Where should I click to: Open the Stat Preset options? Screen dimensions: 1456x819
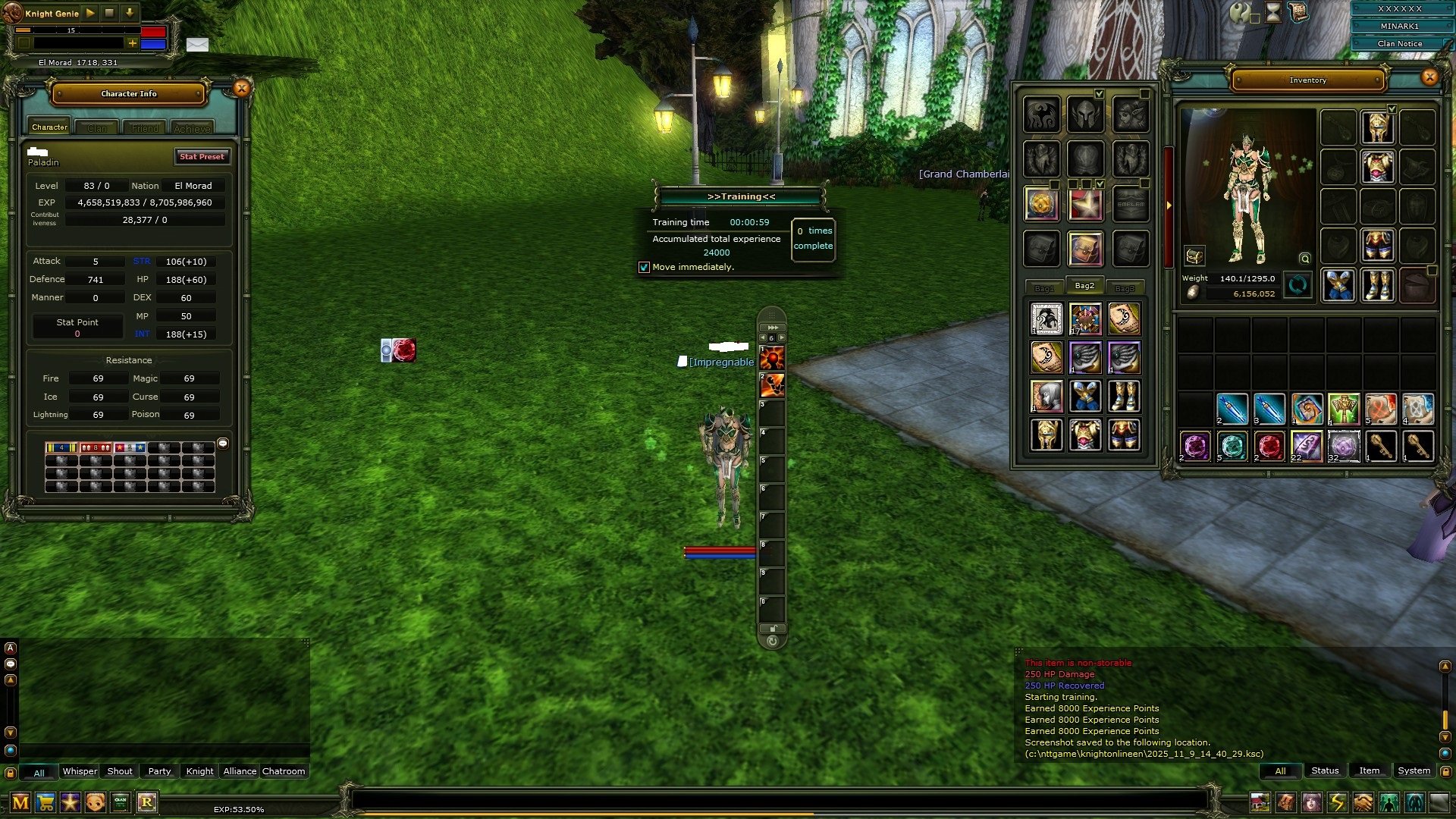202,157
